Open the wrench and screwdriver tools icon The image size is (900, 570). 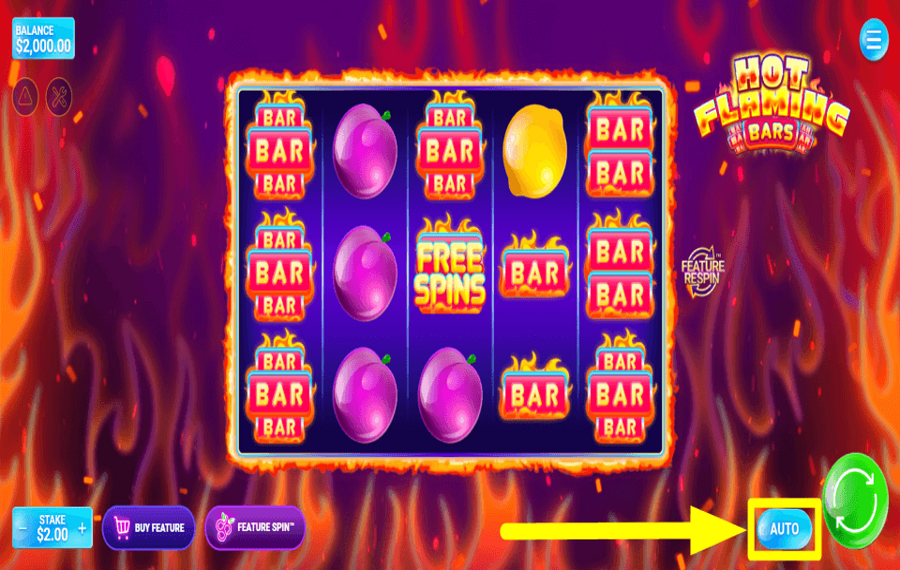tap(60, 95)
